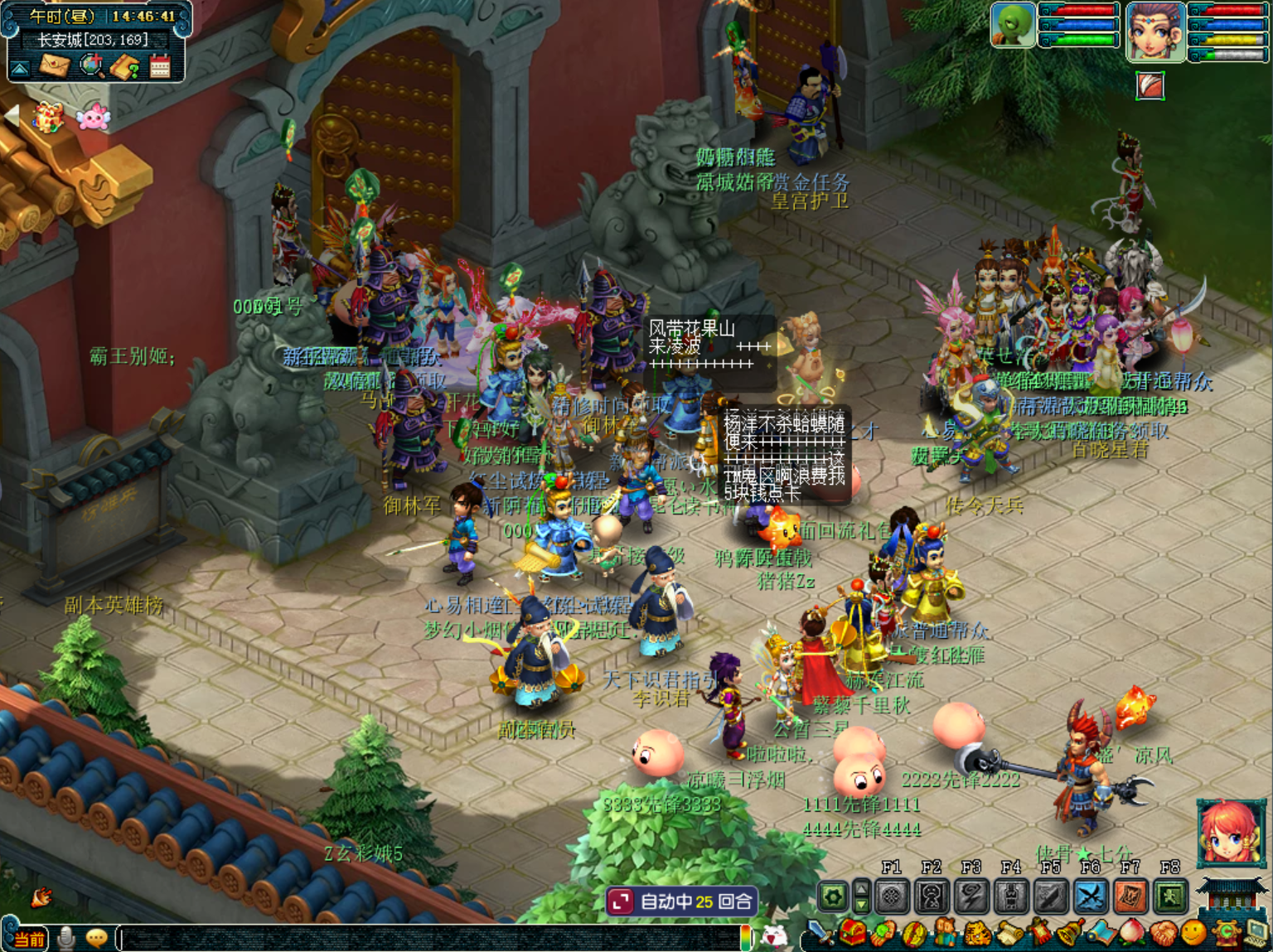Activate the F6 crossed swords skill
Screen dimensions: 1273x952
(1090, 896)
